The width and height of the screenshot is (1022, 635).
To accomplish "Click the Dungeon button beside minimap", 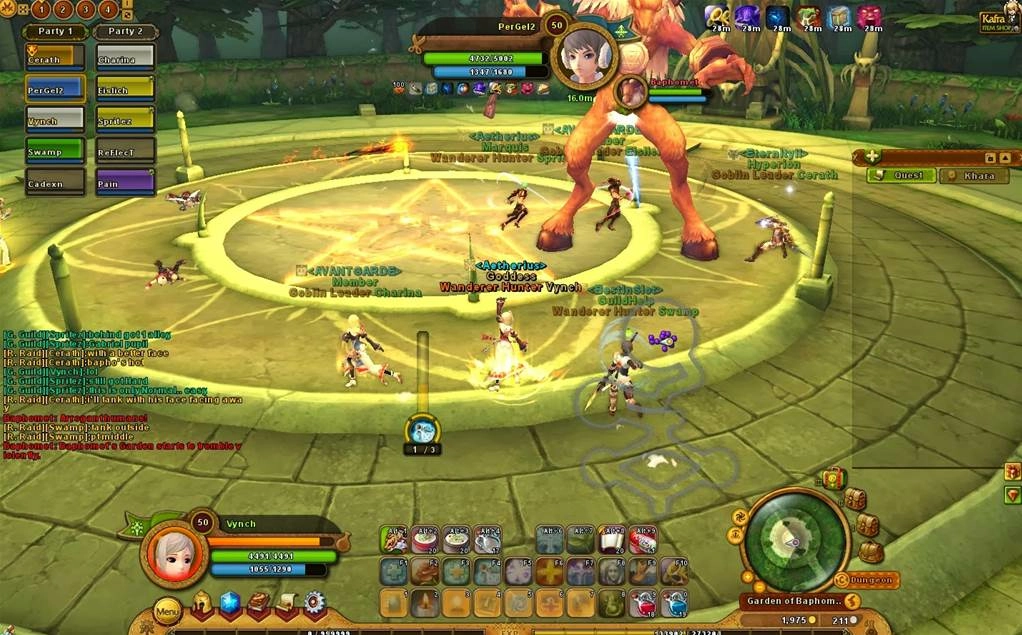I will 873,580.
